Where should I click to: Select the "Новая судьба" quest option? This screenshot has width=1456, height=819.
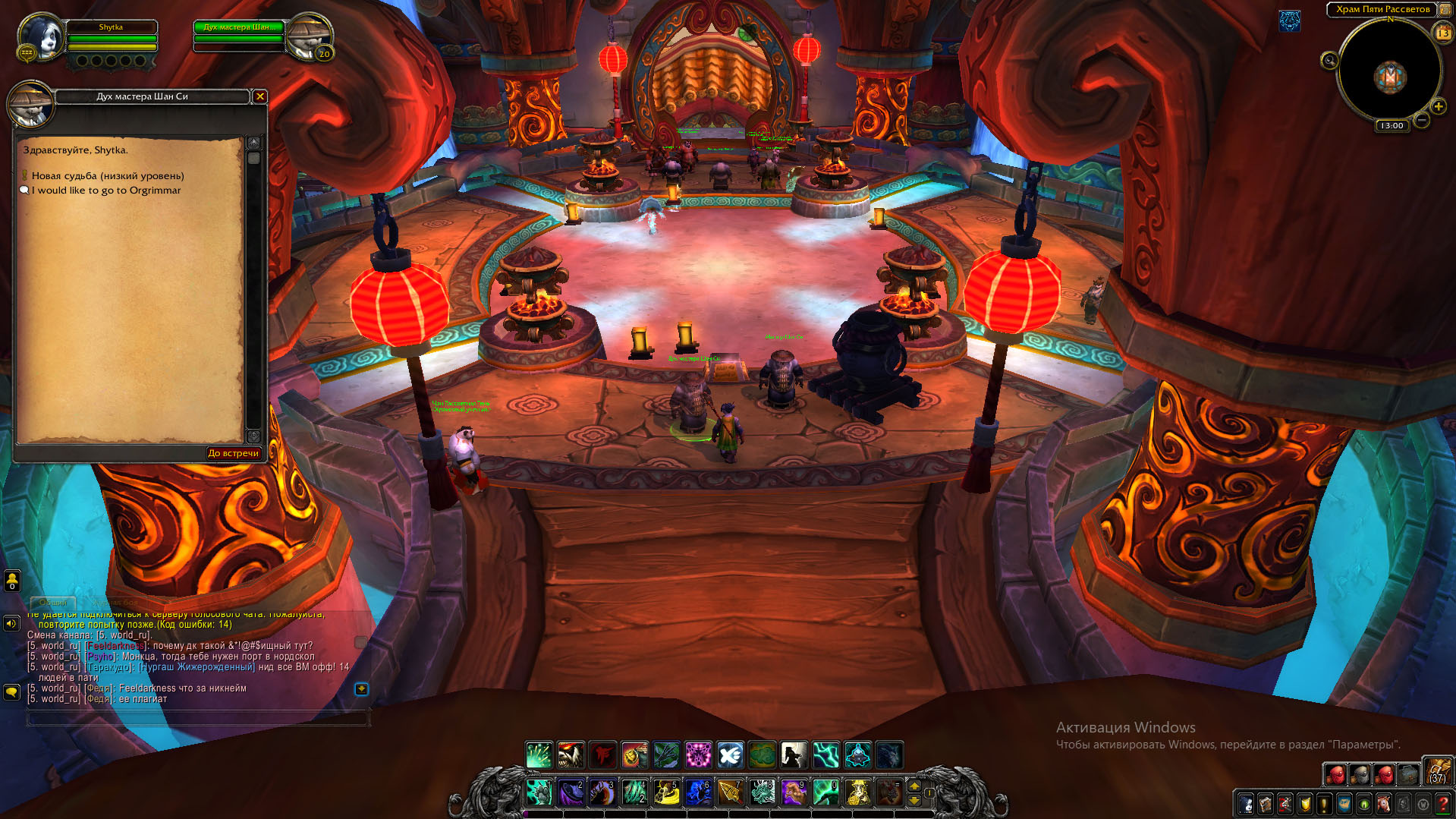107,176
